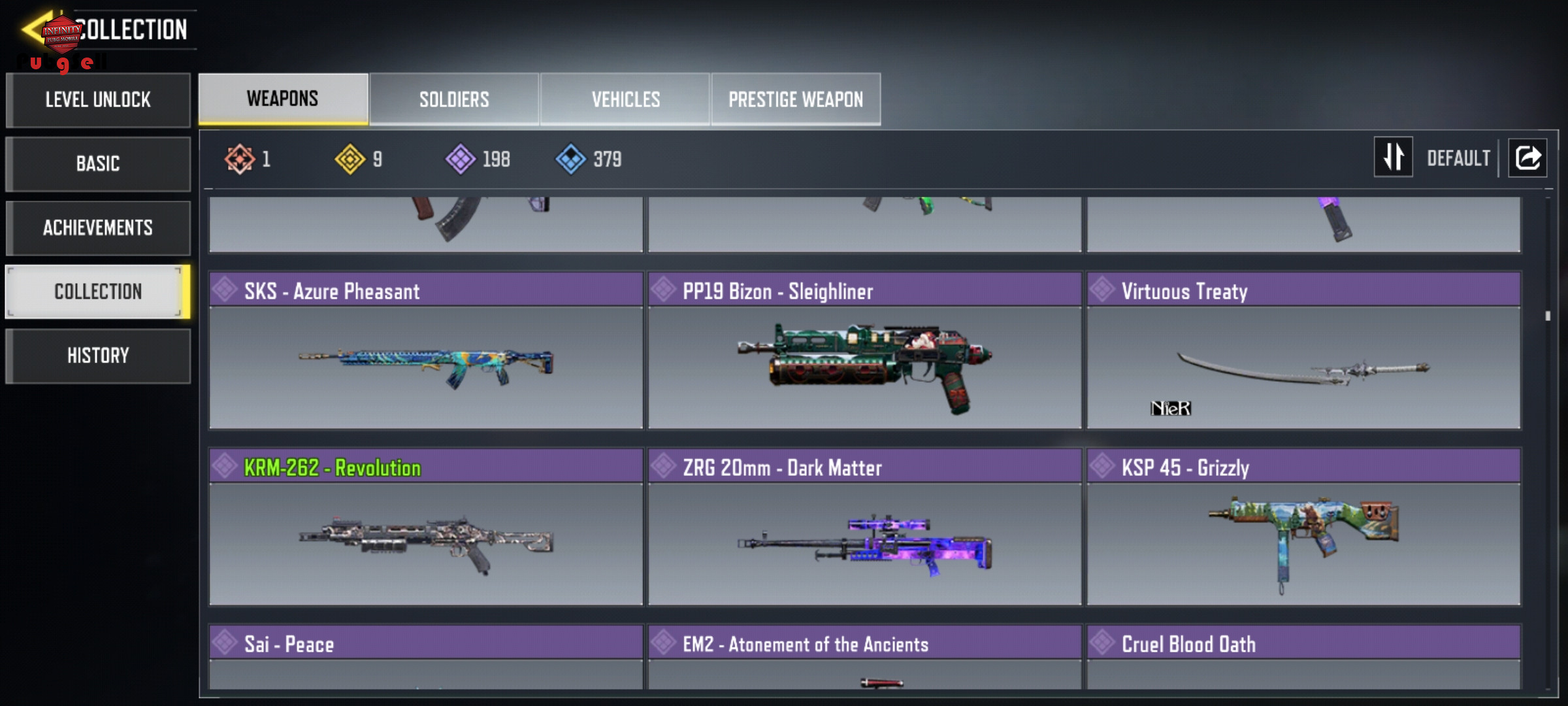Select the Collection menu entry

coord(98,292)
